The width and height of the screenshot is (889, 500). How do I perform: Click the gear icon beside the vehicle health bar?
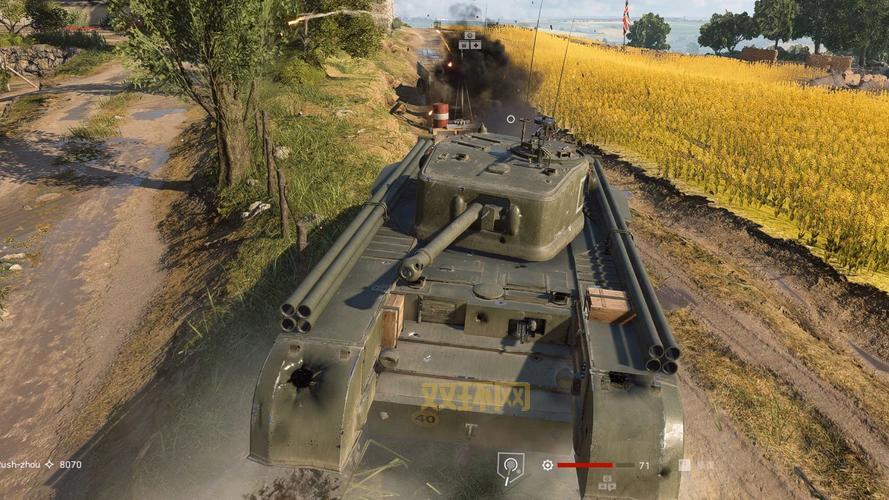coord(547,465)
